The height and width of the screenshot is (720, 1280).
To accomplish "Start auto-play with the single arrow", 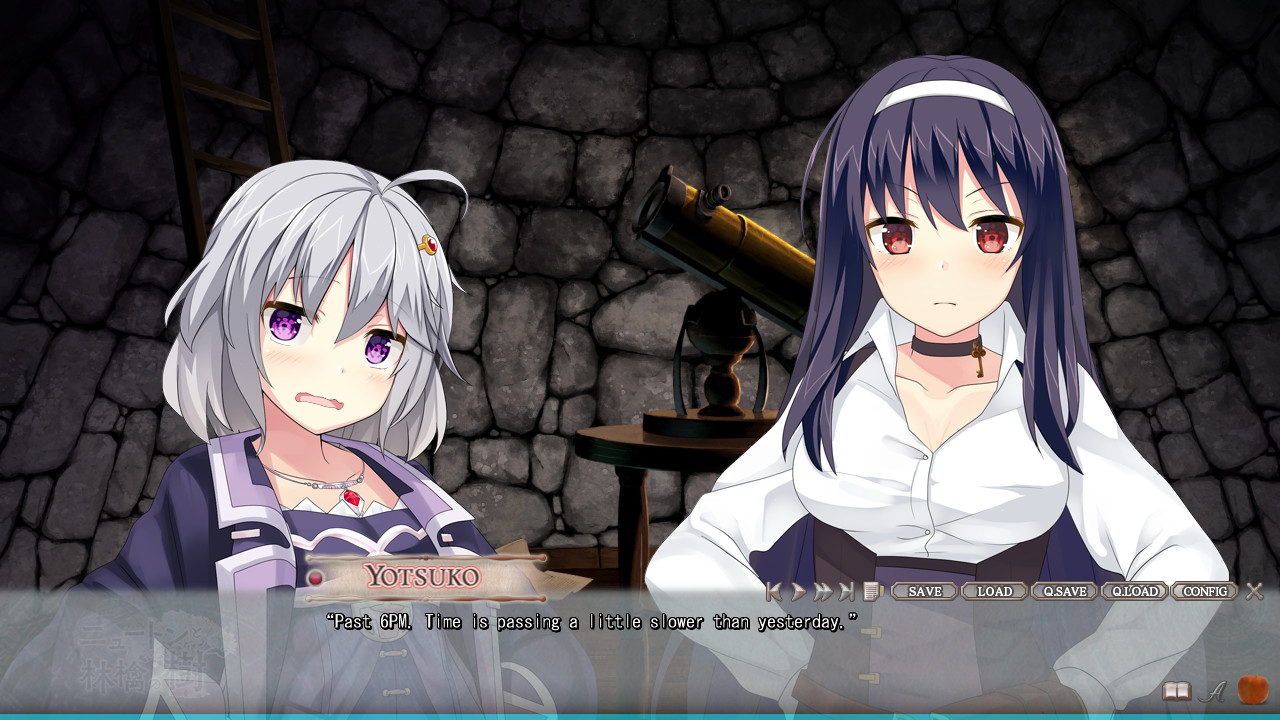I will tap(798, 591).
